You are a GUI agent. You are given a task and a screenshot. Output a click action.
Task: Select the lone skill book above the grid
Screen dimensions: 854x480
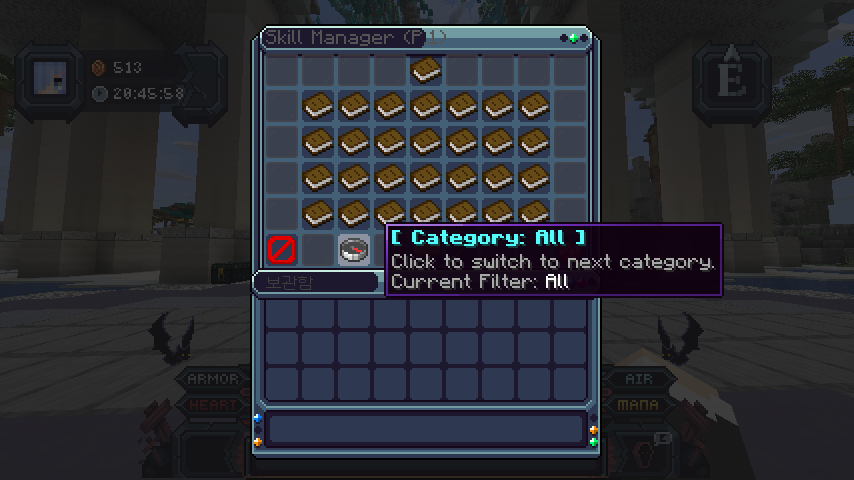[426, 70]
